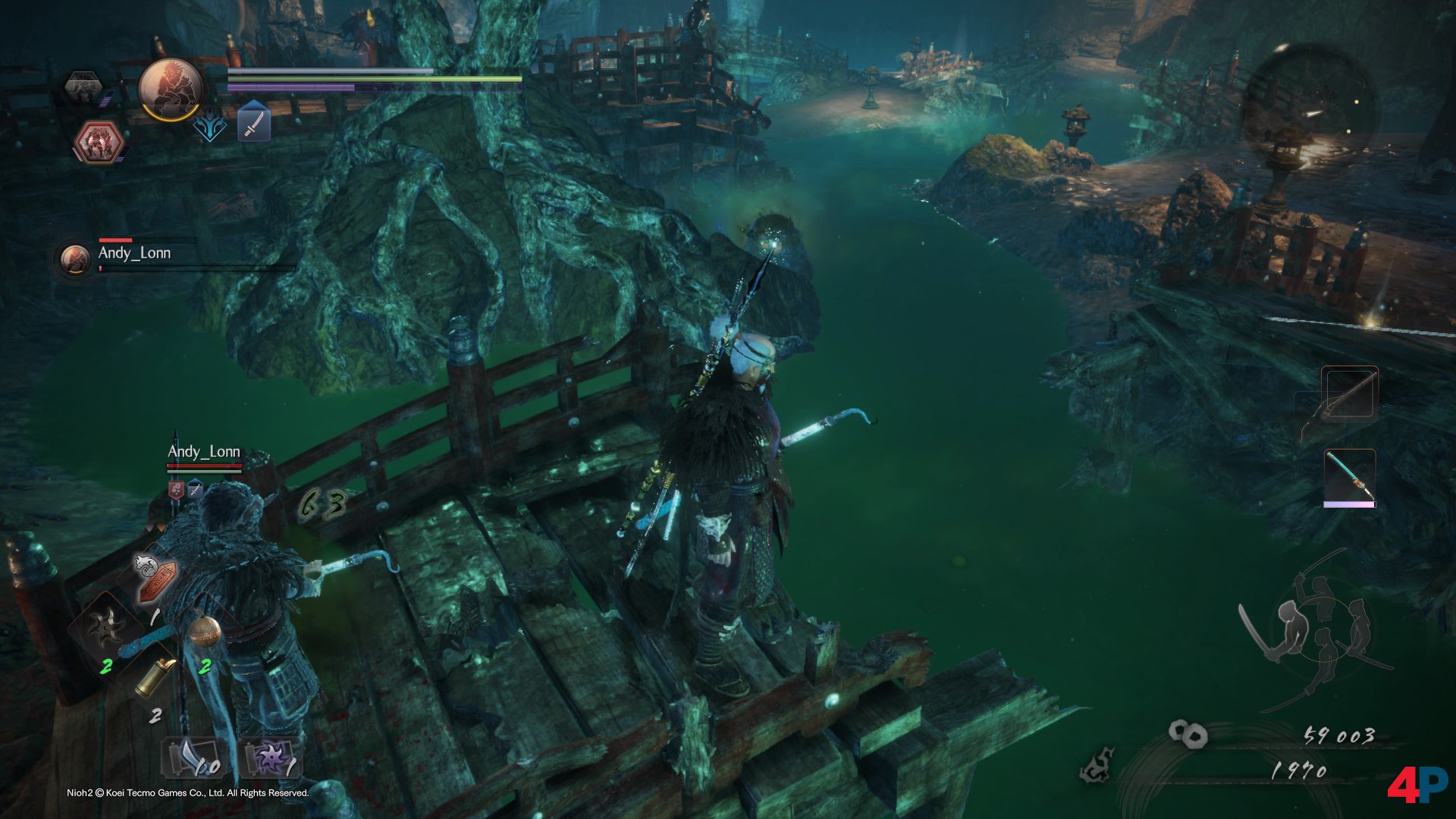
Task: Activate the blade scroll shortcut
Action: tap(193, 758)
